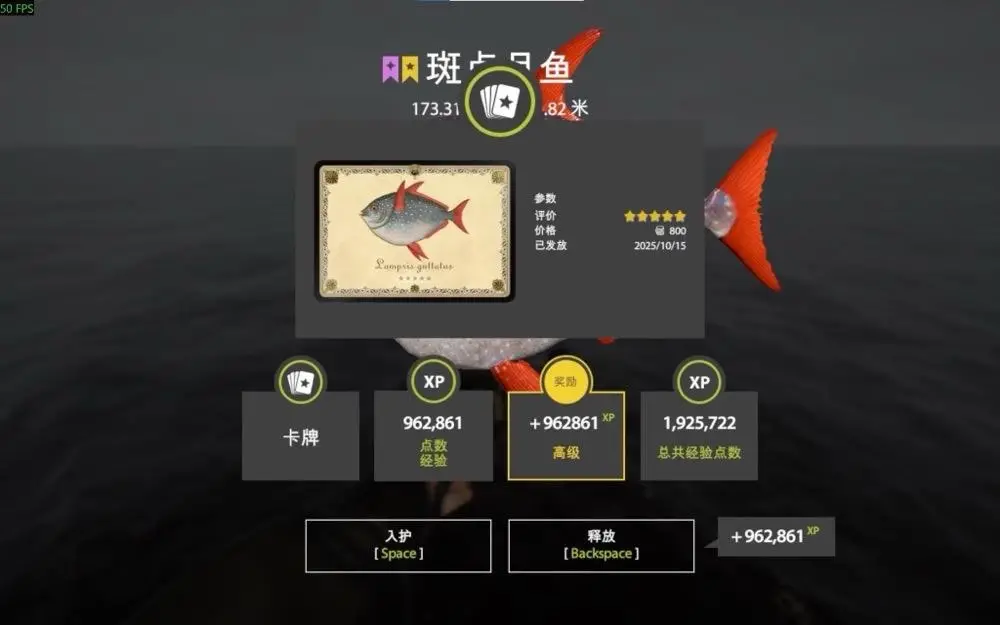
Task: Choose the highlighted 高级 bonus tile
Action: click(566, 436)
